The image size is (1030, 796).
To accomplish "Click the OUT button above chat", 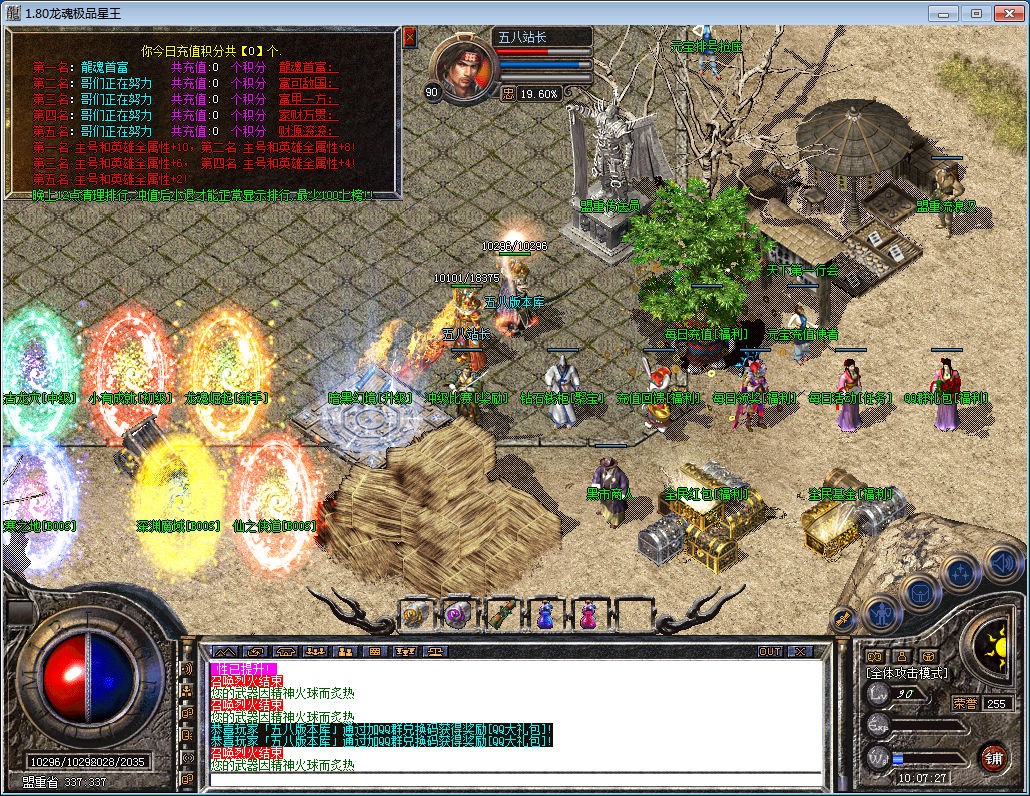I will (x=769, y=651).
